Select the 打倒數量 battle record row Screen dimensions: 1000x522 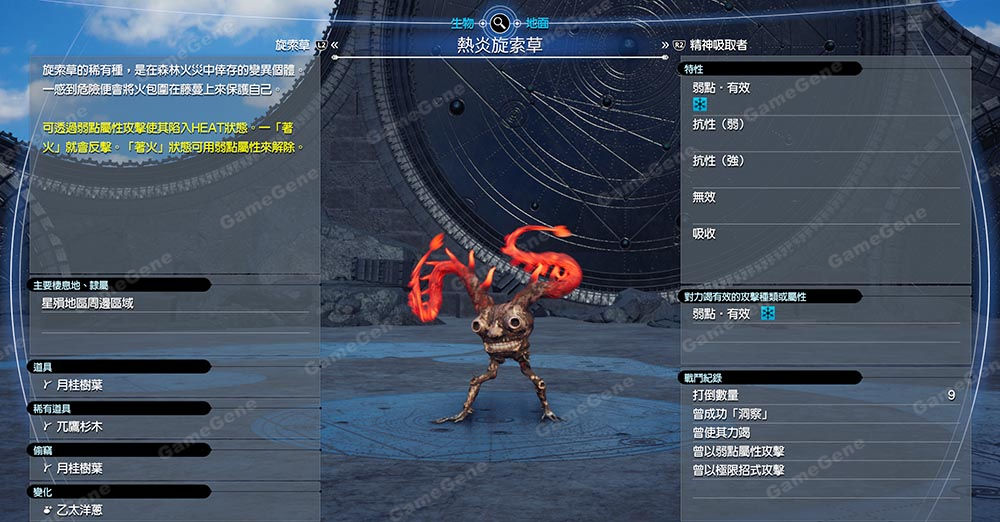(820, 395)
